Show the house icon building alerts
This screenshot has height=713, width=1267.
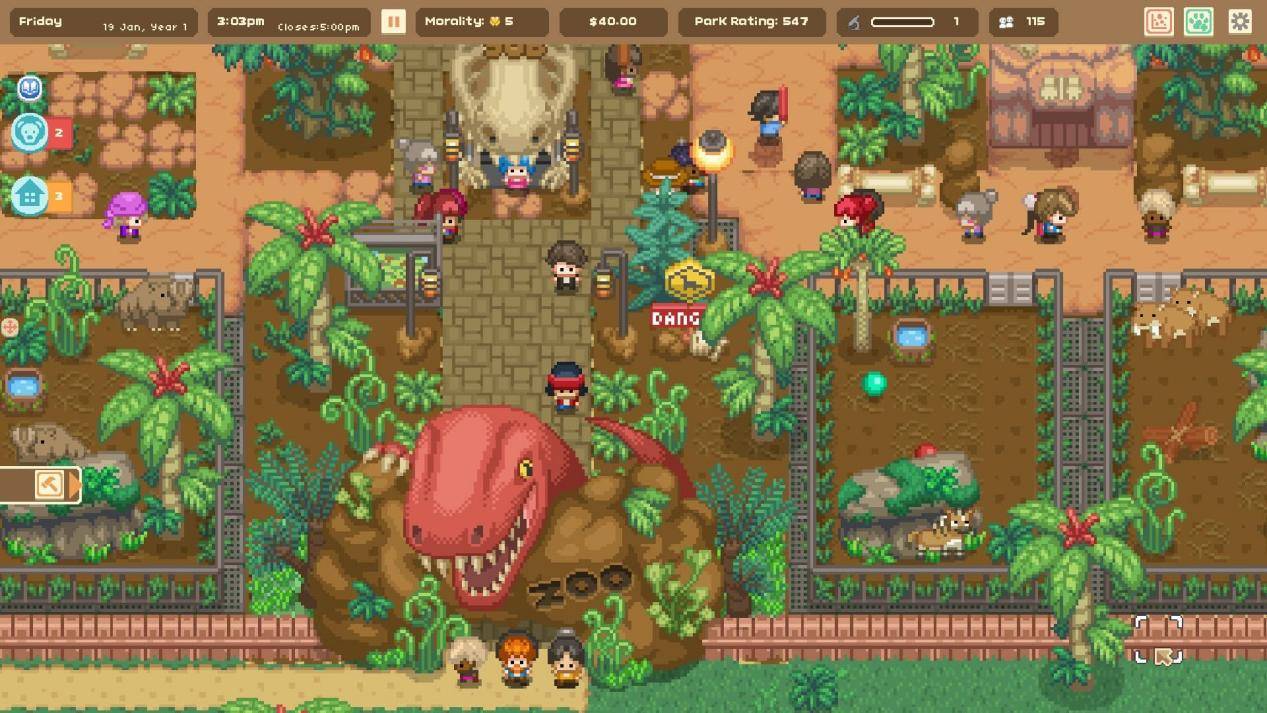[30, 197]
